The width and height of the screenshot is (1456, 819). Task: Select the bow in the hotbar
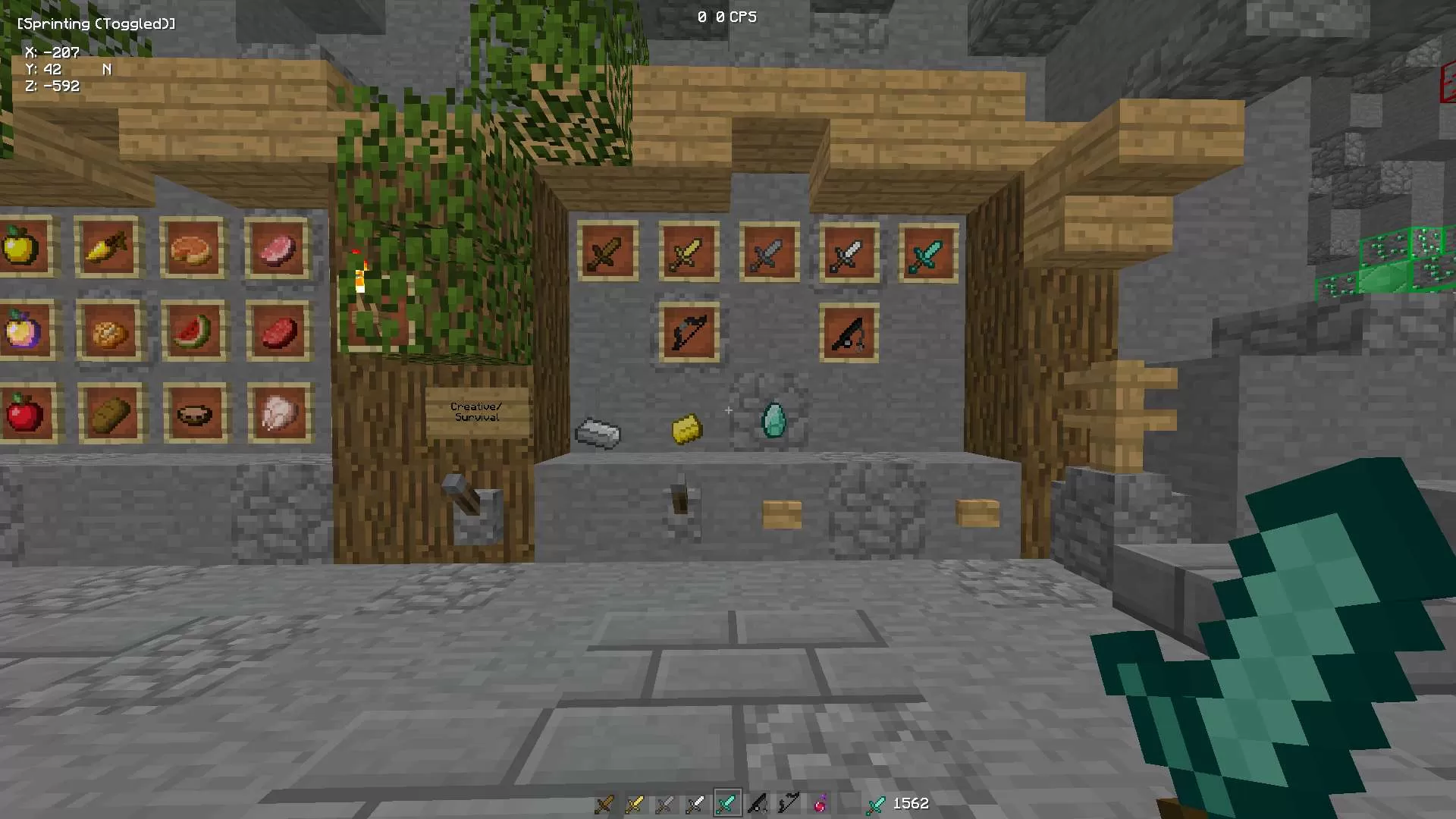pyautogui.click(x=758, y=803)
